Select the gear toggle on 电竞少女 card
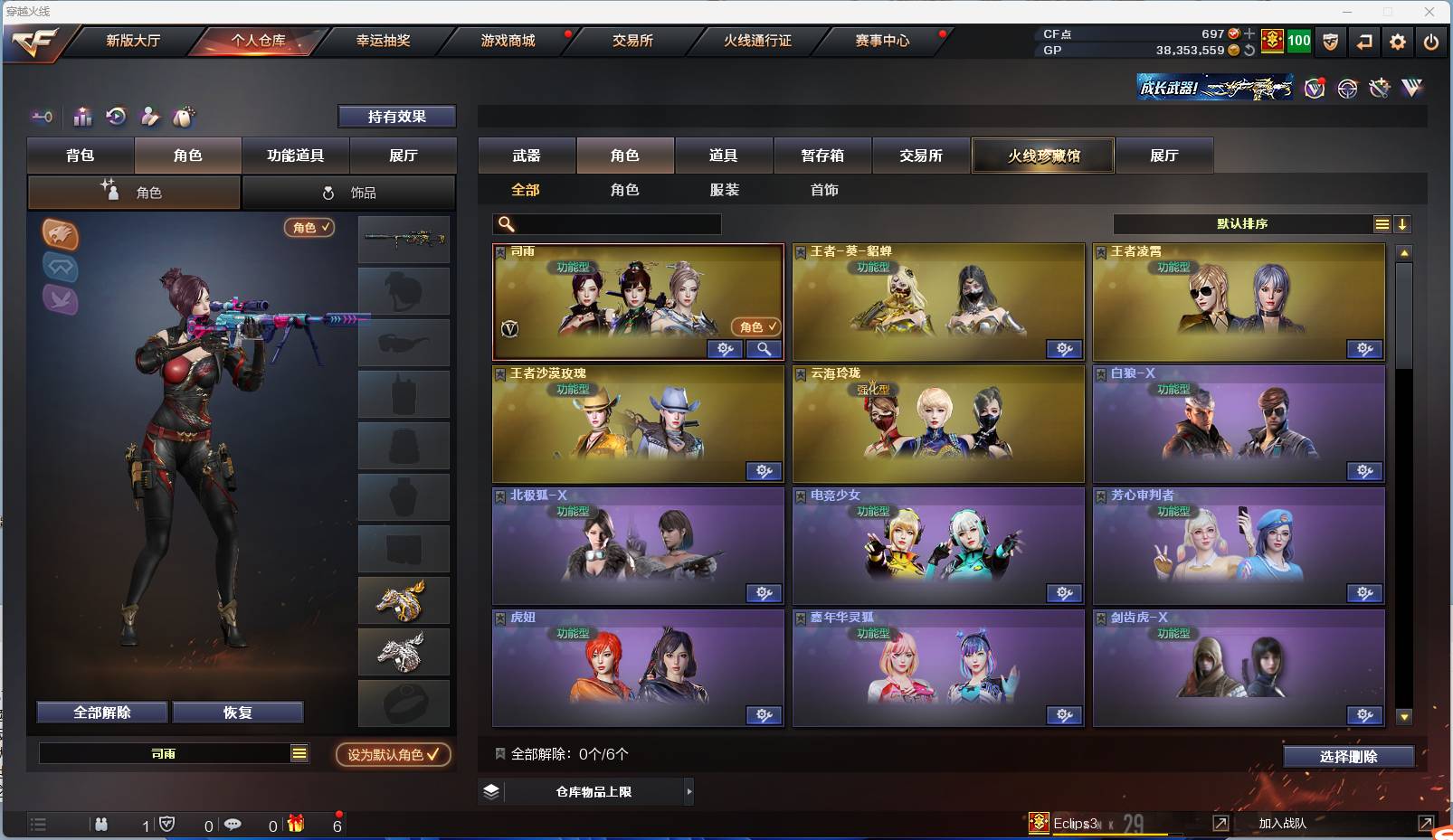Image resolution: width=1453 pixels, height=840 pixels. [x=1065, y=593]
